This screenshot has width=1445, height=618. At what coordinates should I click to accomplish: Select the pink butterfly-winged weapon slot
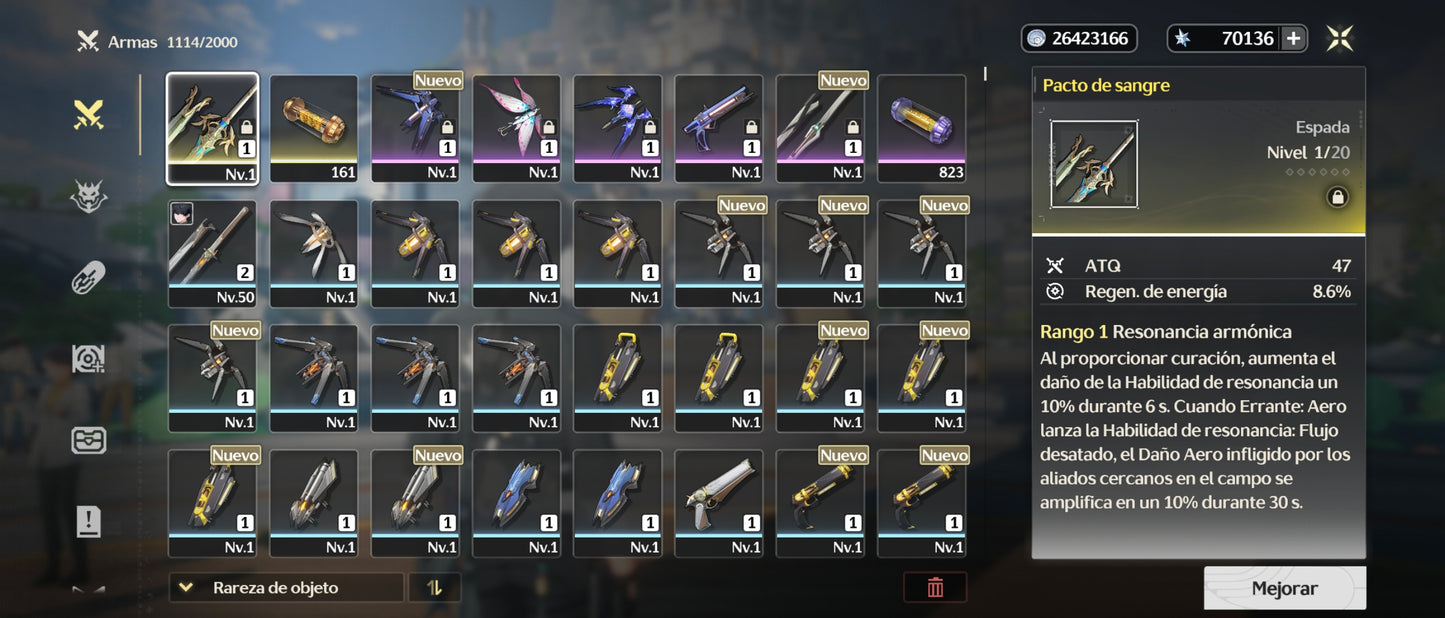pyautogui.click(x=516, y=128)
